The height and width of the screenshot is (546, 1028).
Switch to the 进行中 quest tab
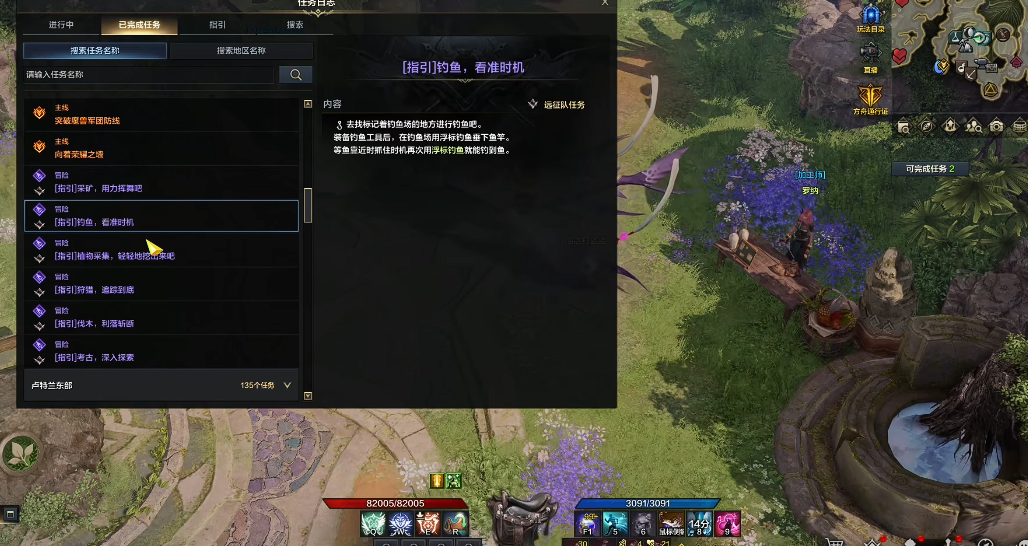[x=61, y=25]
